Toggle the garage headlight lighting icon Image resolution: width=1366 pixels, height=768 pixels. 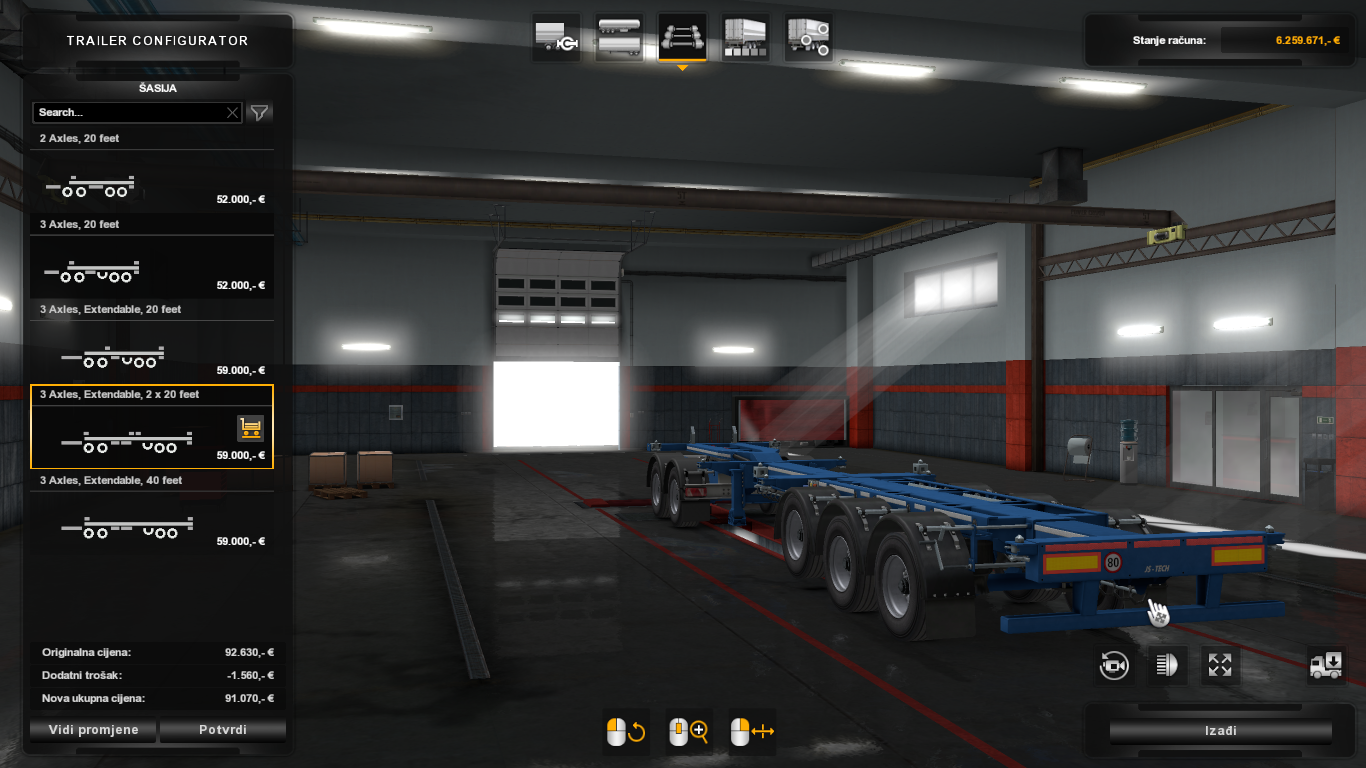click(x=1166, y=665)
